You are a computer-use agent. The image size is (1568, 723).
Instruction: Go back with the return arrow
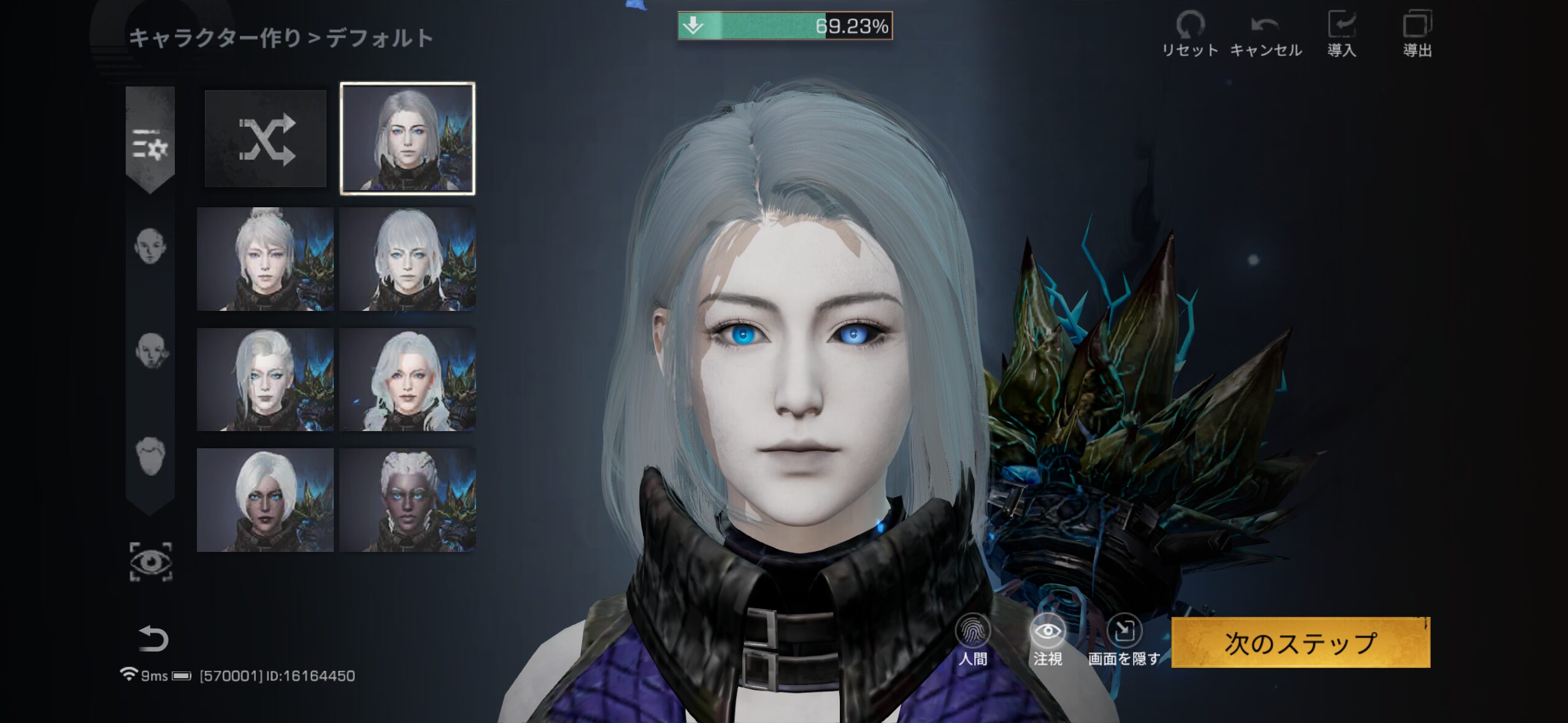[x=153, y=639]
